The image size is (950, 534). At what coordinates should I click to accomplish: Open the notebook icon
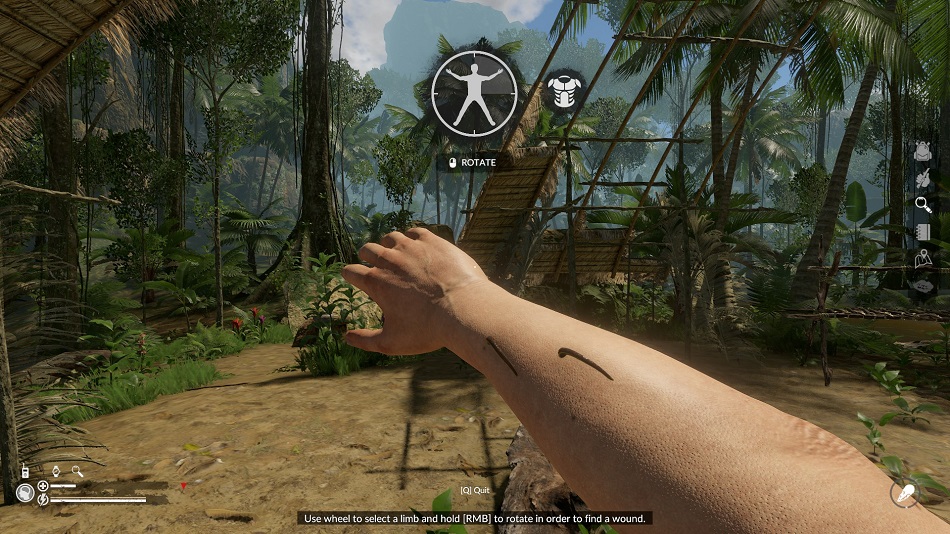click(x=923, y=232)
